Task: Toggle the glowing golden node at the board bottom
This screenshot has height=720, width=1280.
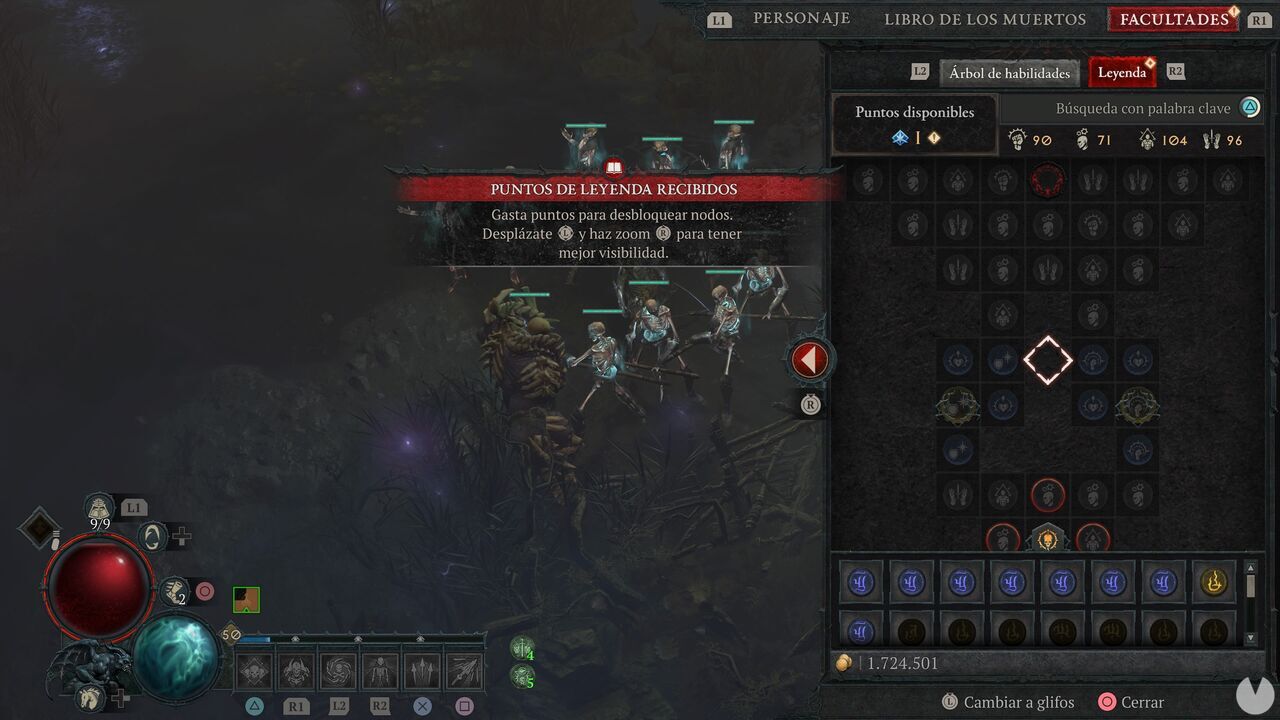Action: pyautogui.click(x=1048, y=540)
